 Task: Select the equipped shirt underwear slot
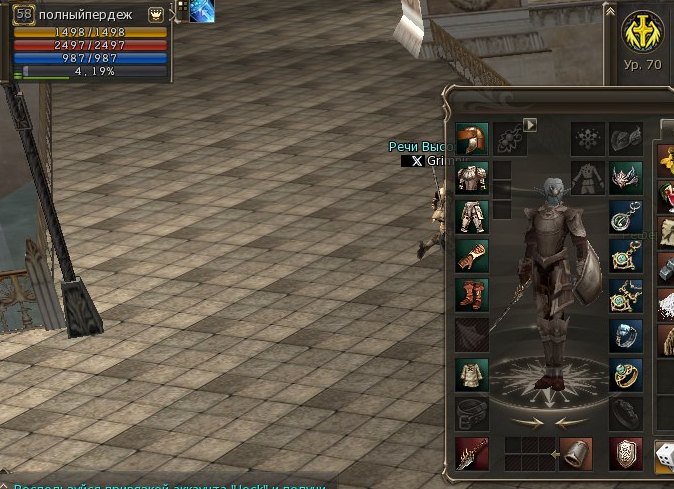point(471,374)
